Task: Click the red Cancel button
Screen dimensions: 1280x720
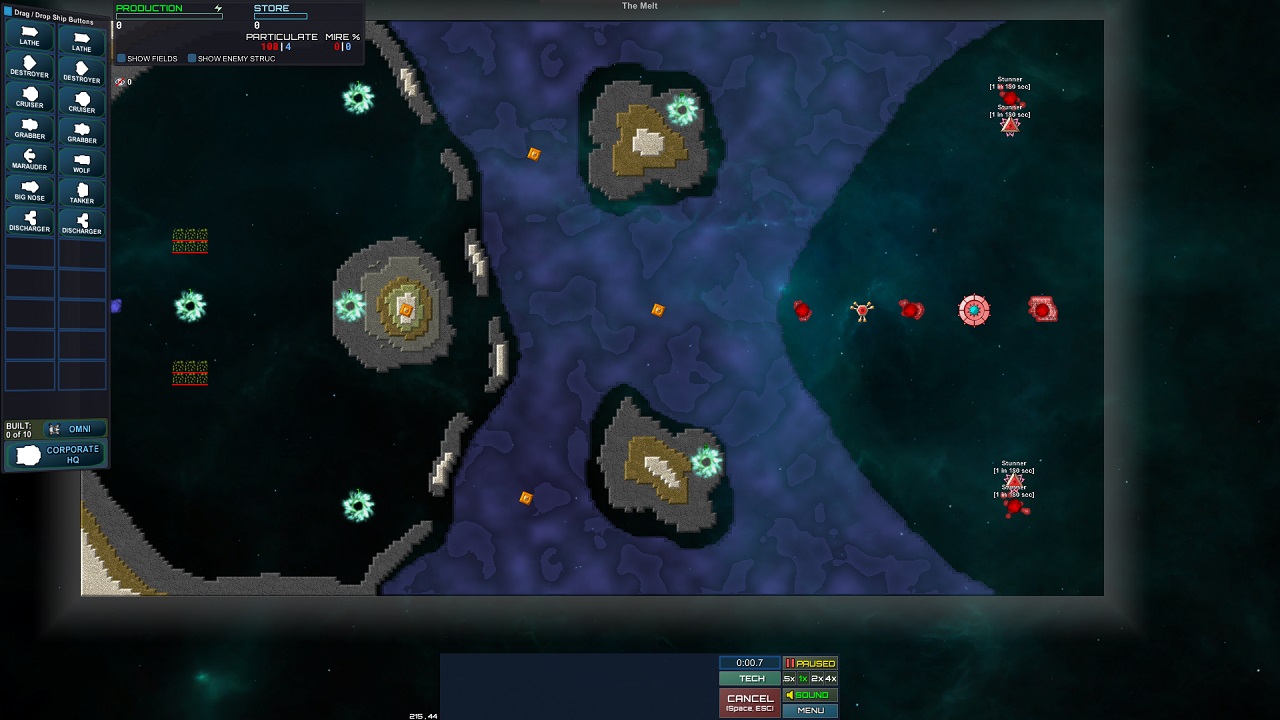Action: click(750, 702)
